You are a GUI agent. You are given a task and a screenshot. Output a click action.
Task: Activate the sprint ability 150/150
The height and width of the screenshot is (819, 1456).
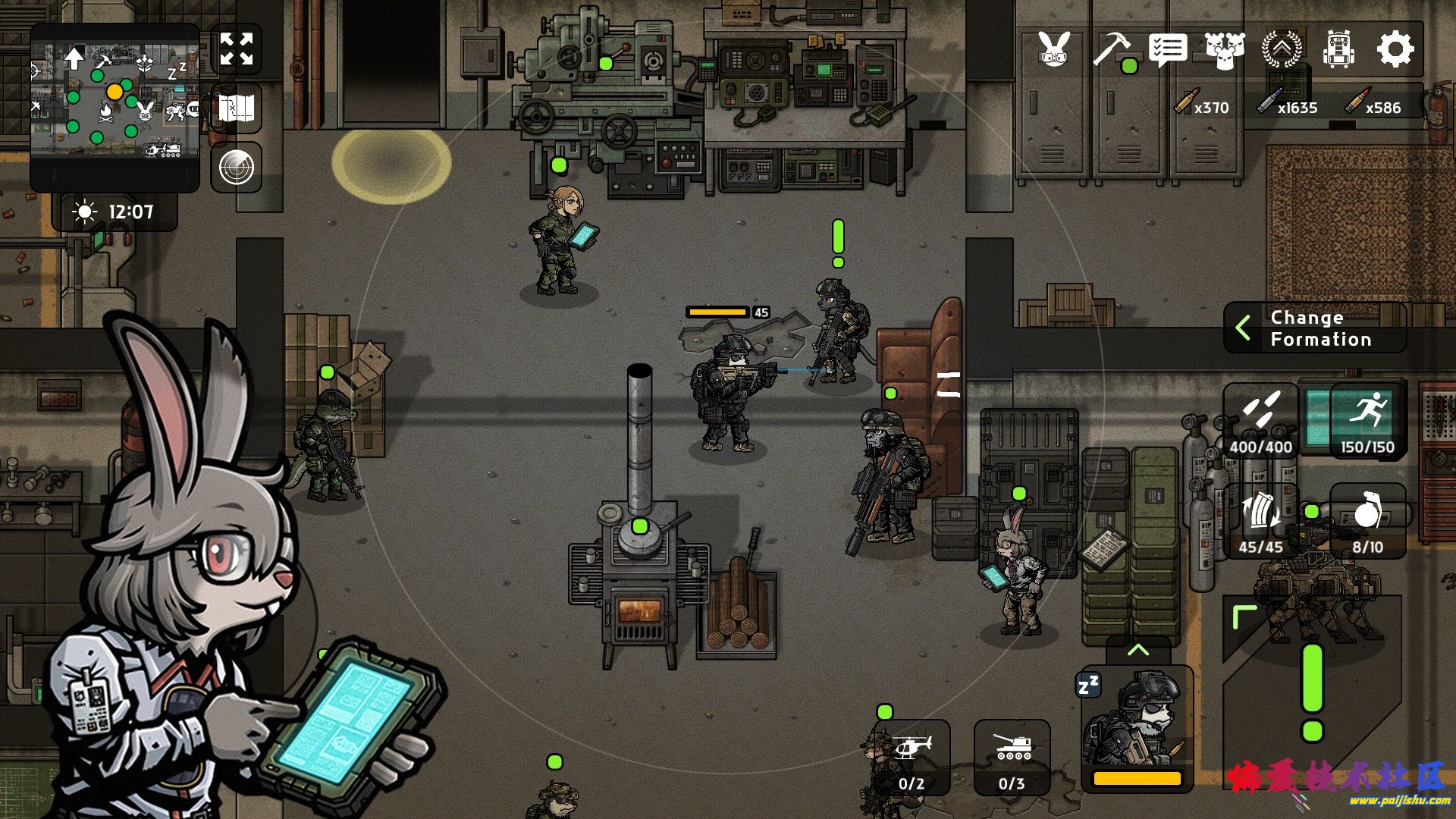tap(1367, 421)
